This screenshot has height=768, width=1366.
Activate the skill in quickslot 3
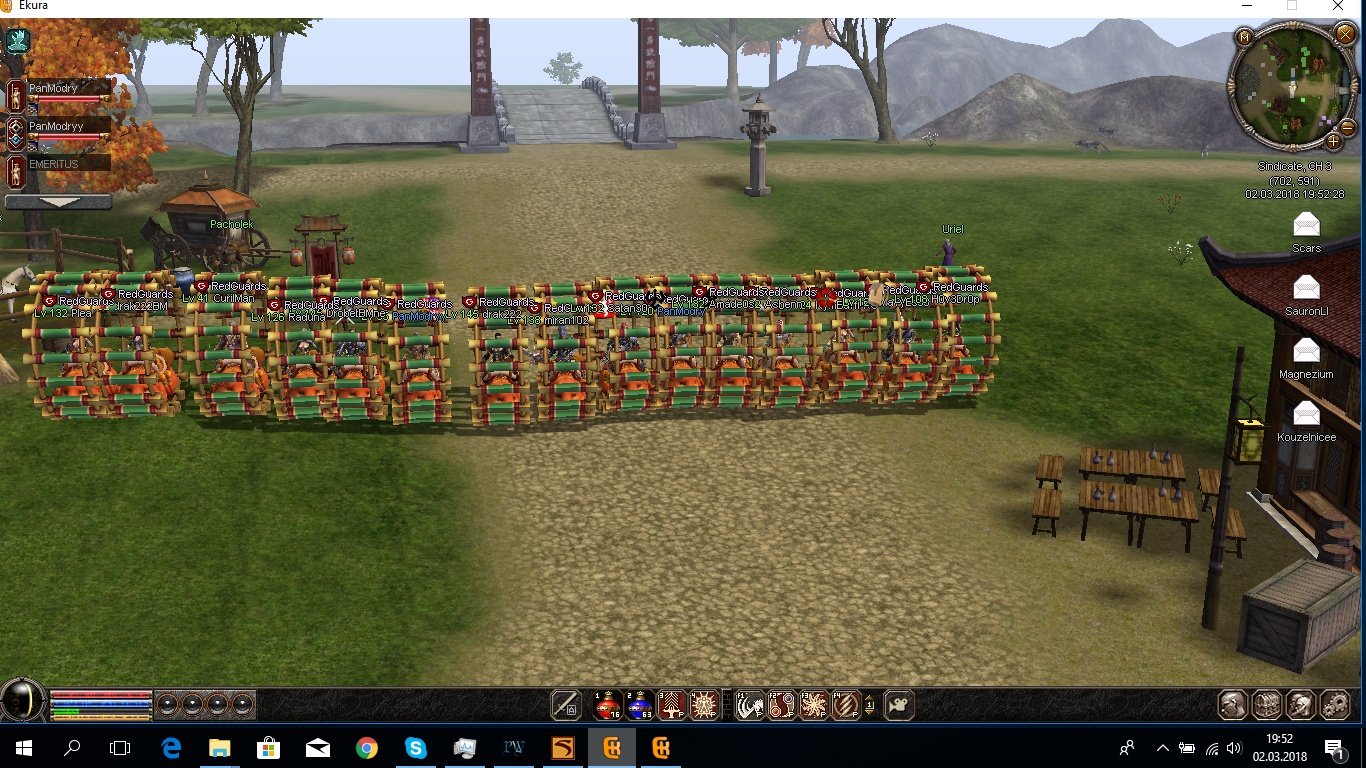point(672,705)
